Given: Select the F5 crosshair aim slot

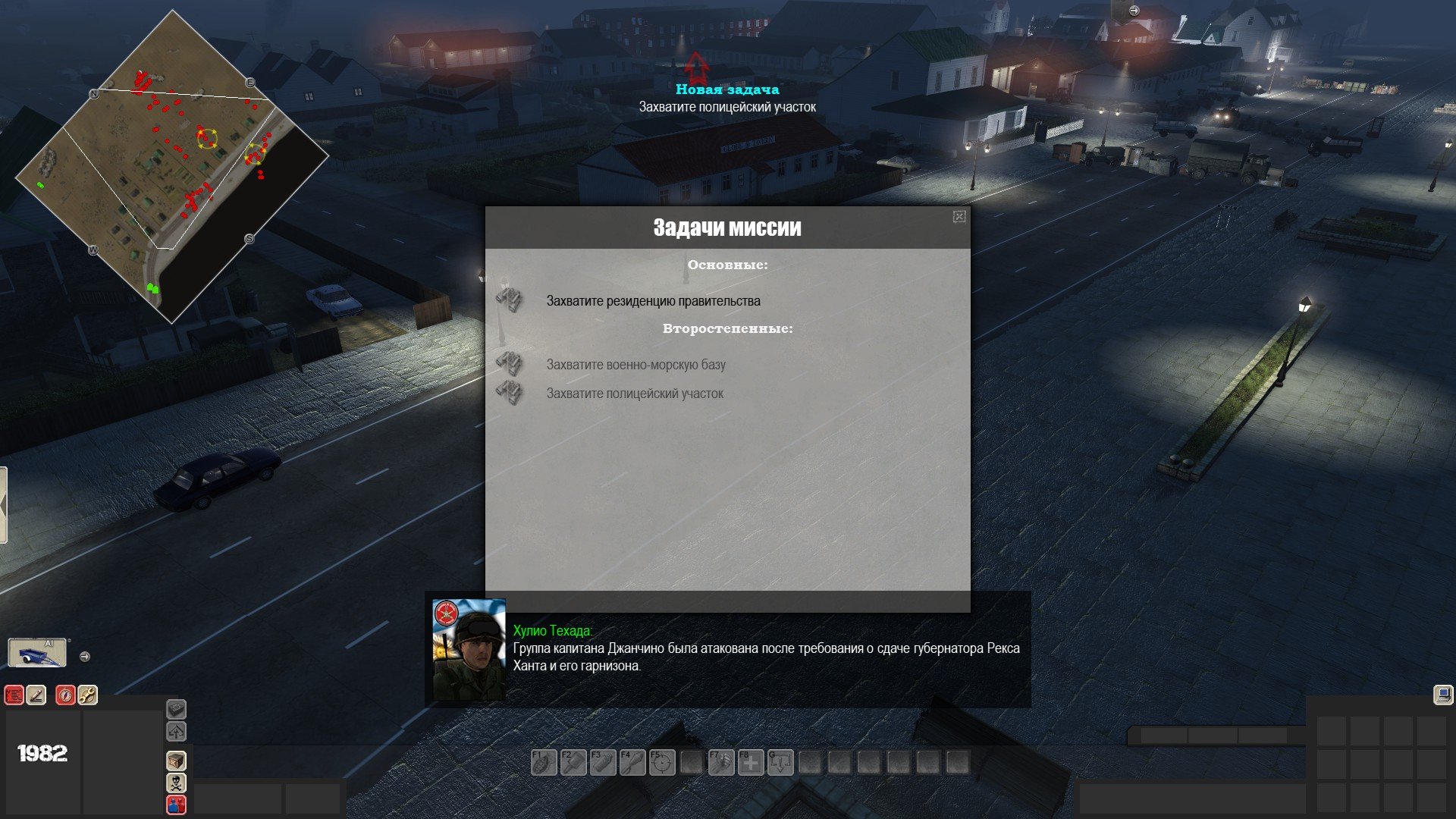Looking at the screenshot, I should [x=662, y=762].
